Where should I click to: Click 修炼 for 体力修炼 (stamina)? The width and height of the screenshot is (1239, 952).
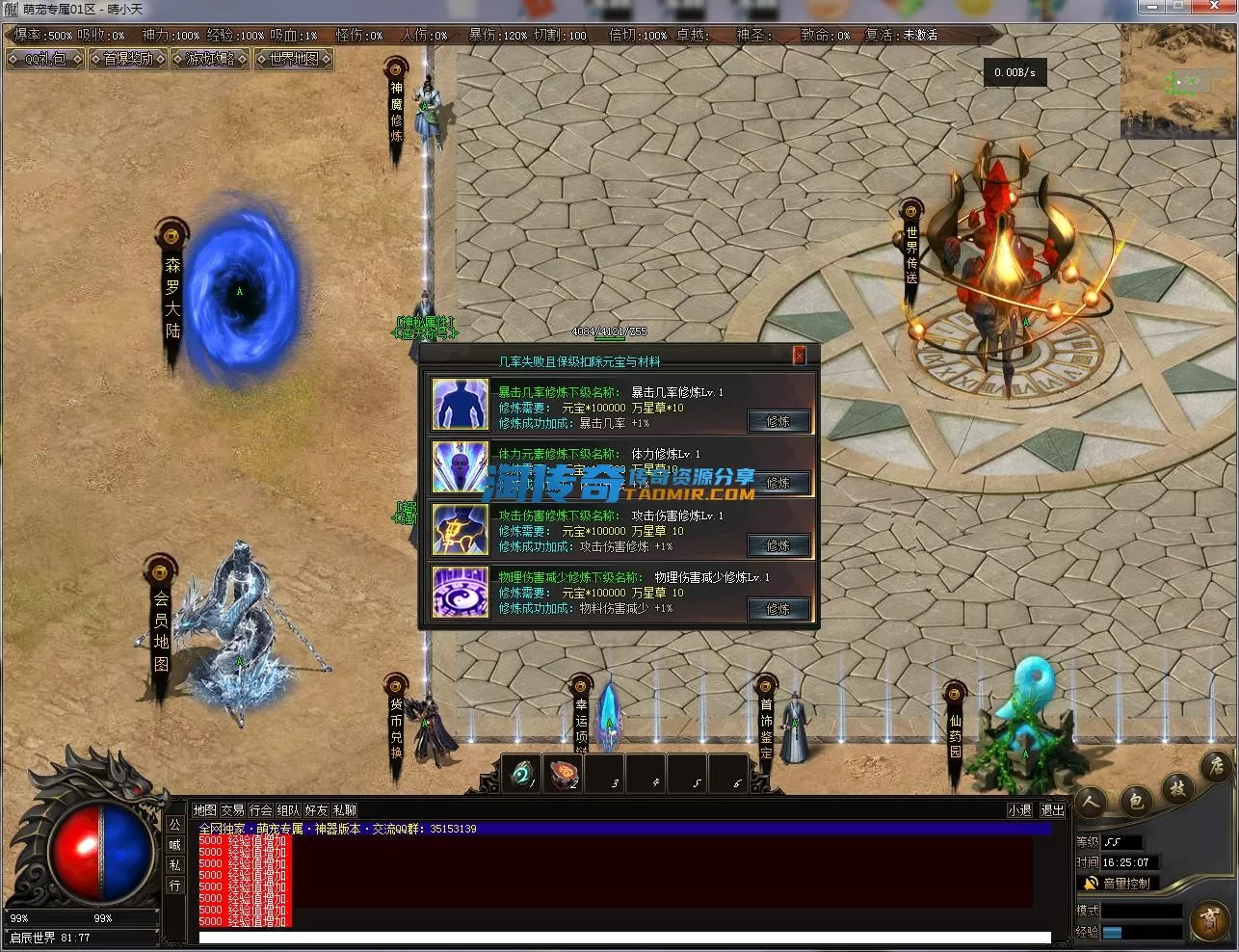pos(778,483)
